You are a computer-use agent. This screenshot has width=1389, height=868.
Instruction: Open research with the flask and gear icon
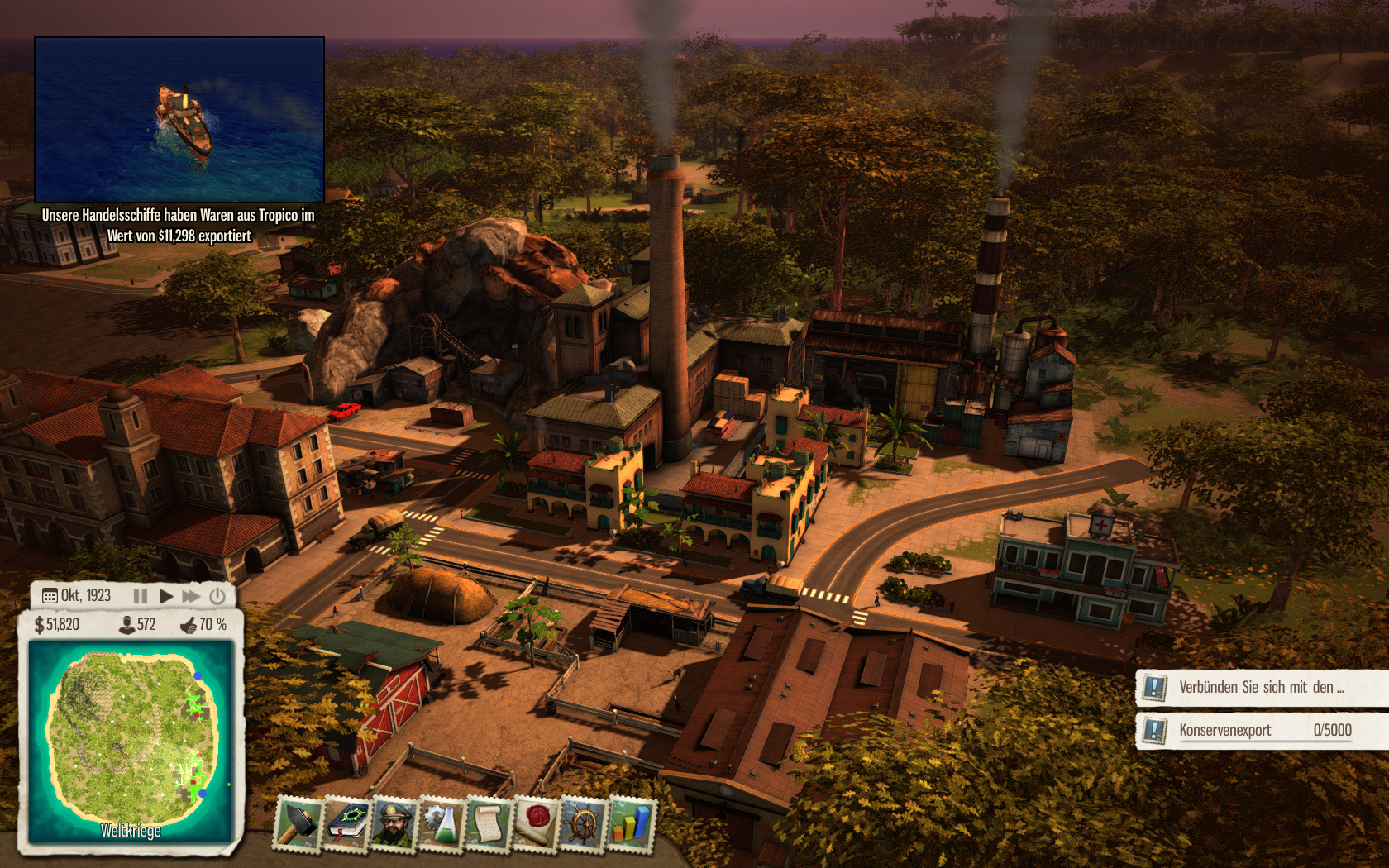[x=442, y=823]
